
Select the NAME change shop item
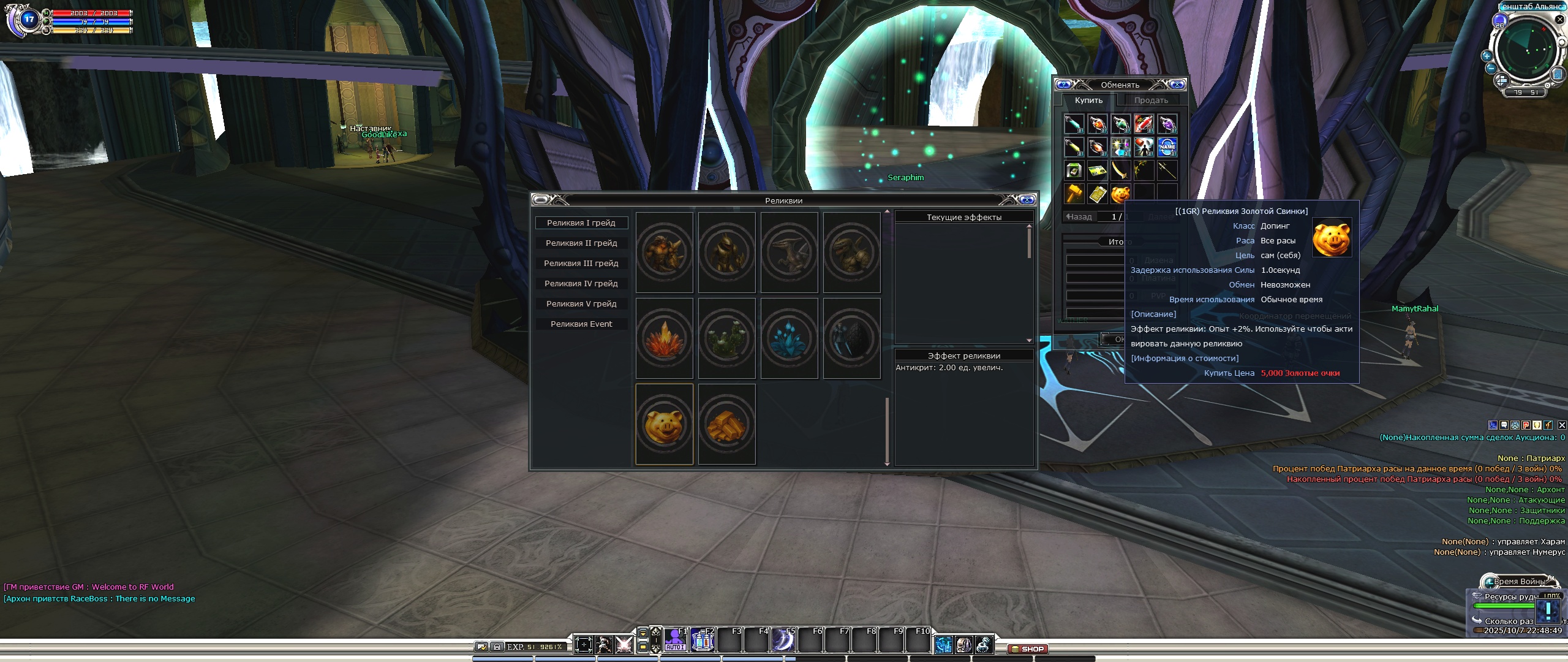point(1167,147)
